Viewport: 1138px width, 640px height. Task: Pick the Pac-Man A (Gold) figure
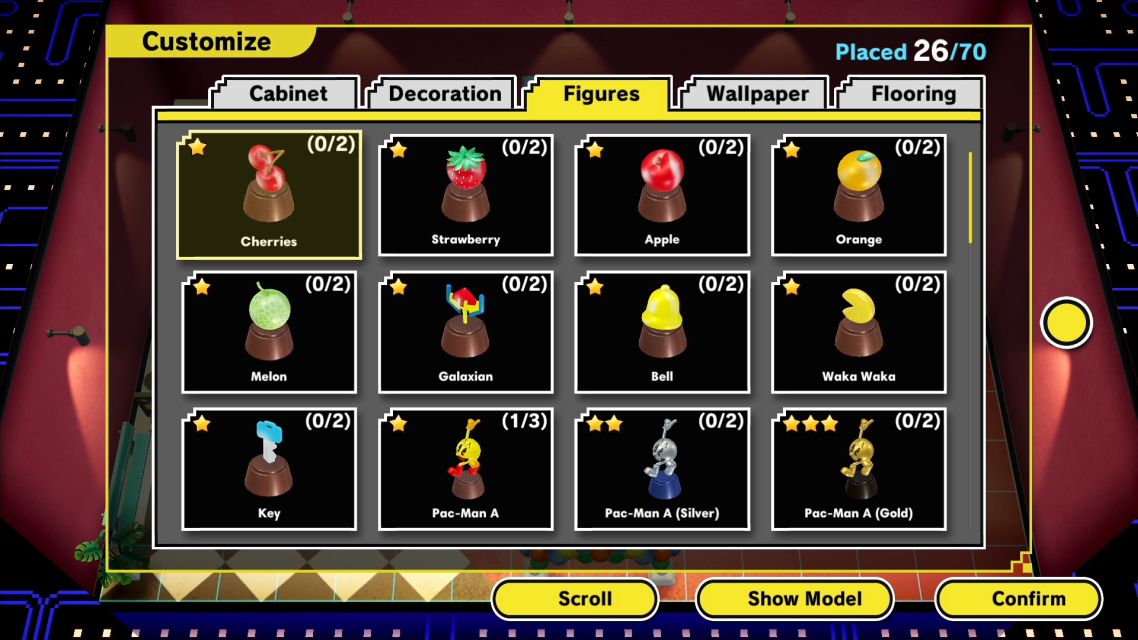click(x=859, y=469)
